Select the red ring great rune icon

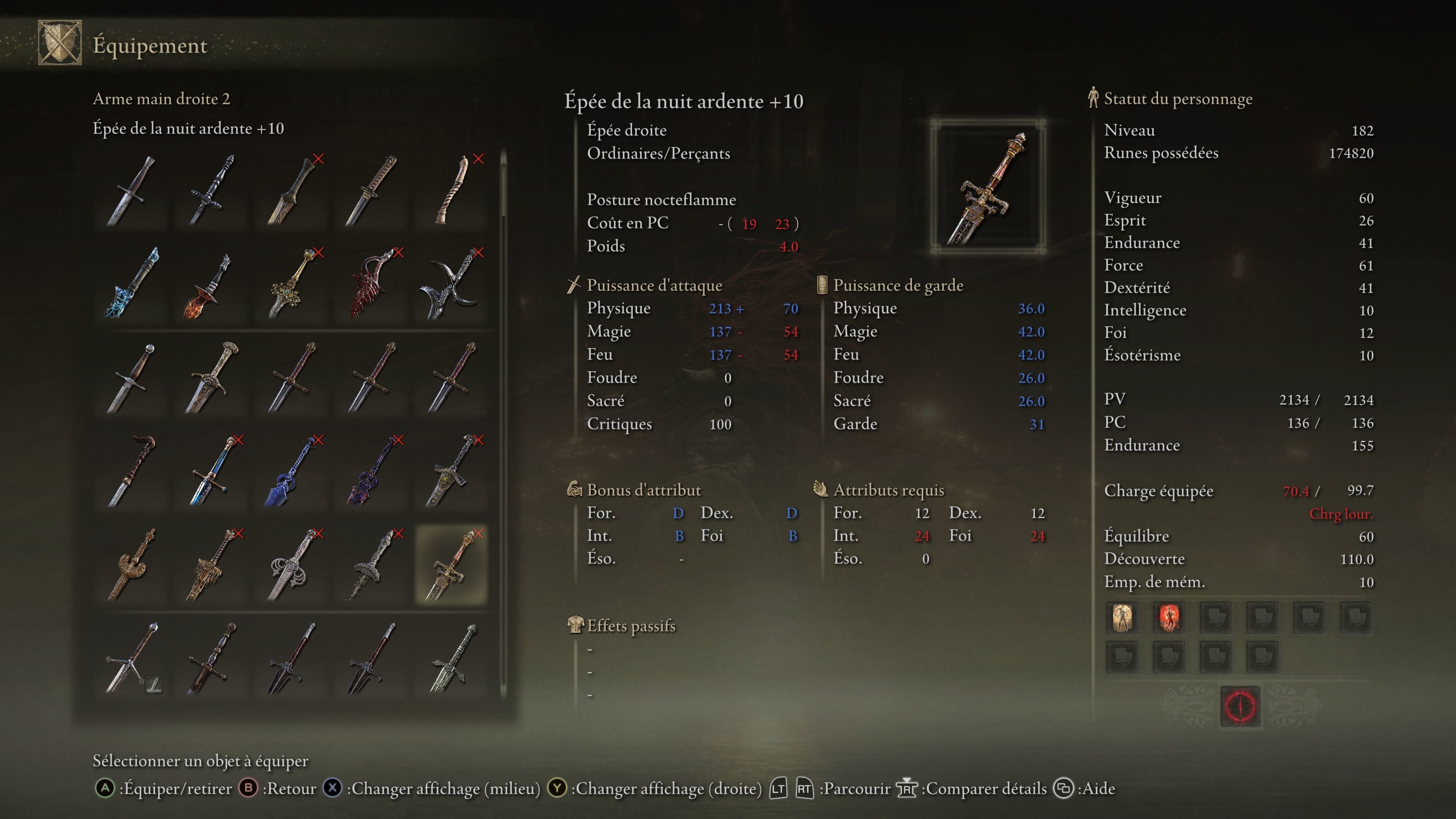pyautogui.click(x=1240, y=706)
